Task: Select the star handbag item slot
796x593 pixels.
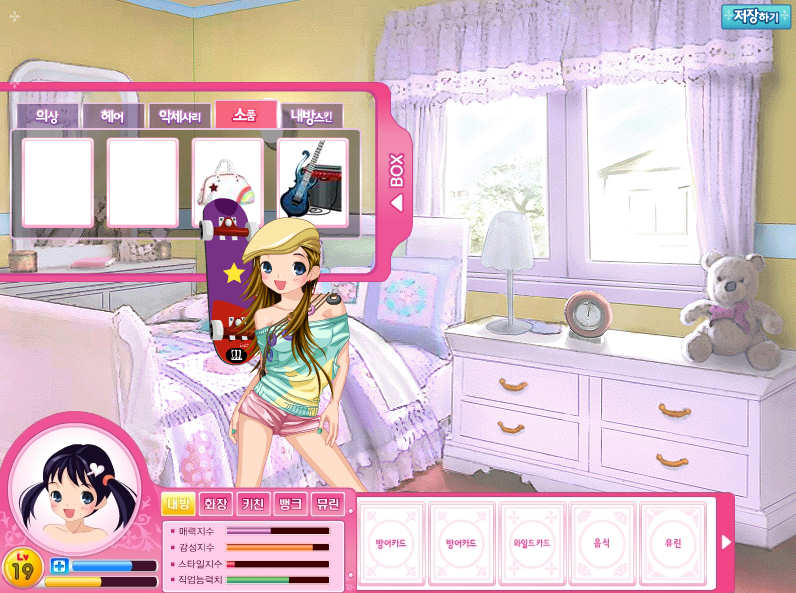Action: (227, 183)
